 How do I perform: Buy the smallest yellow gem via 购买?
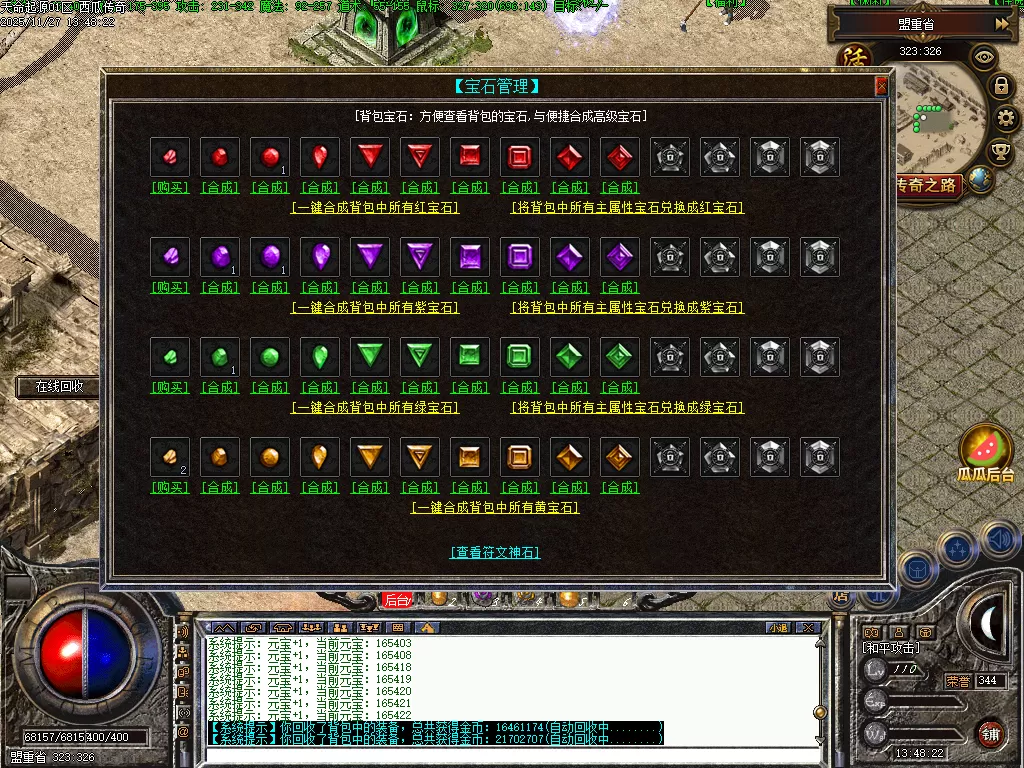click(x=170, y=487)
